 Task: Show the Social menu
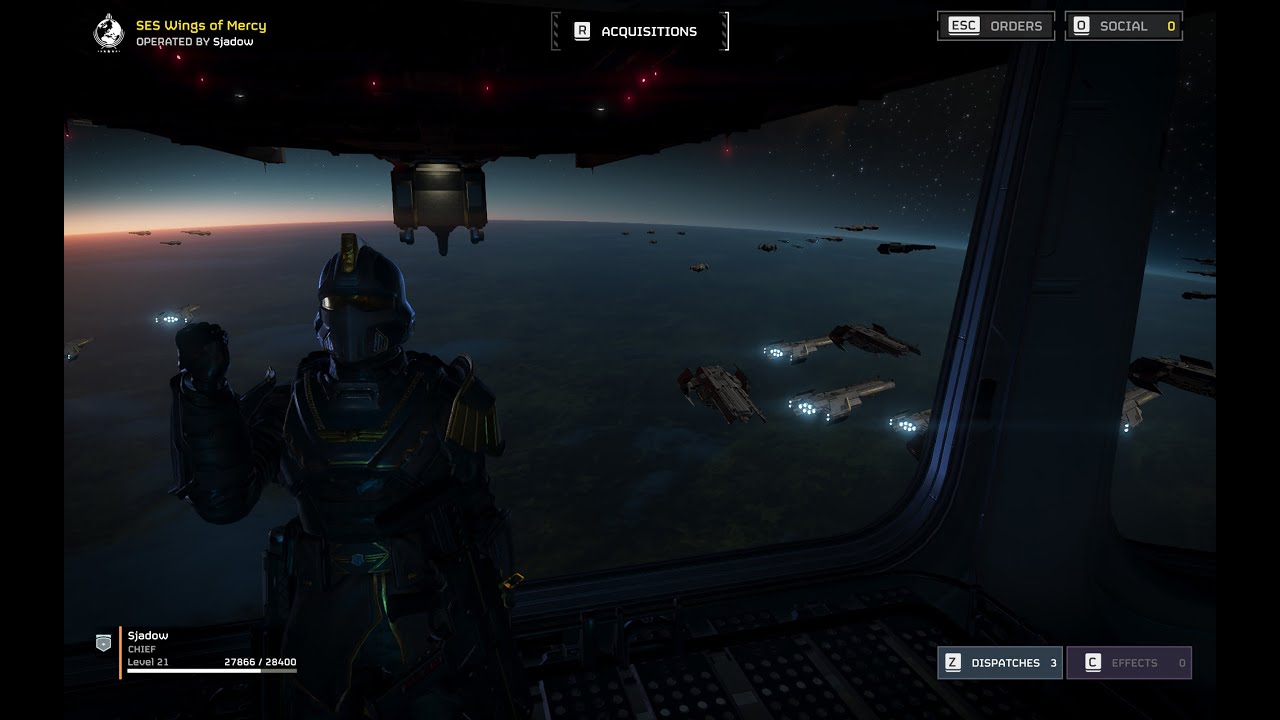coord(1123,26)
